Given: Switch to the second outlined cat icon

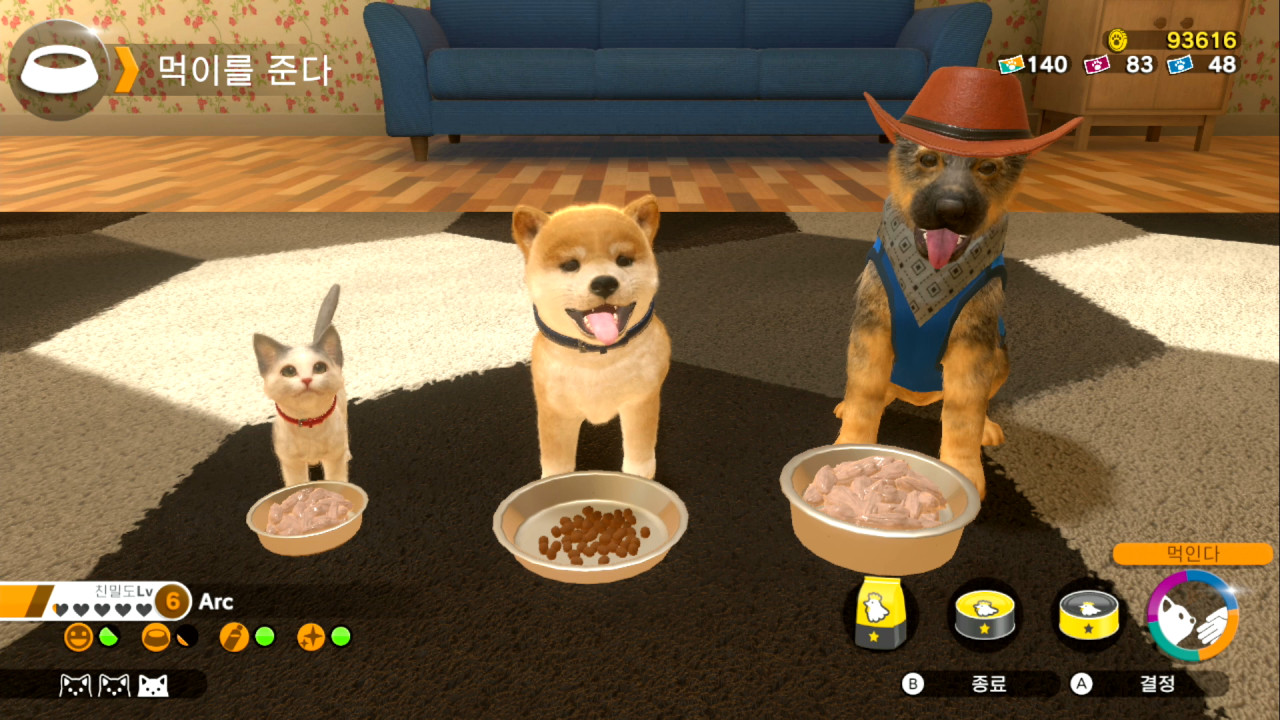Looking at the screenshot, I should point(112,687).
